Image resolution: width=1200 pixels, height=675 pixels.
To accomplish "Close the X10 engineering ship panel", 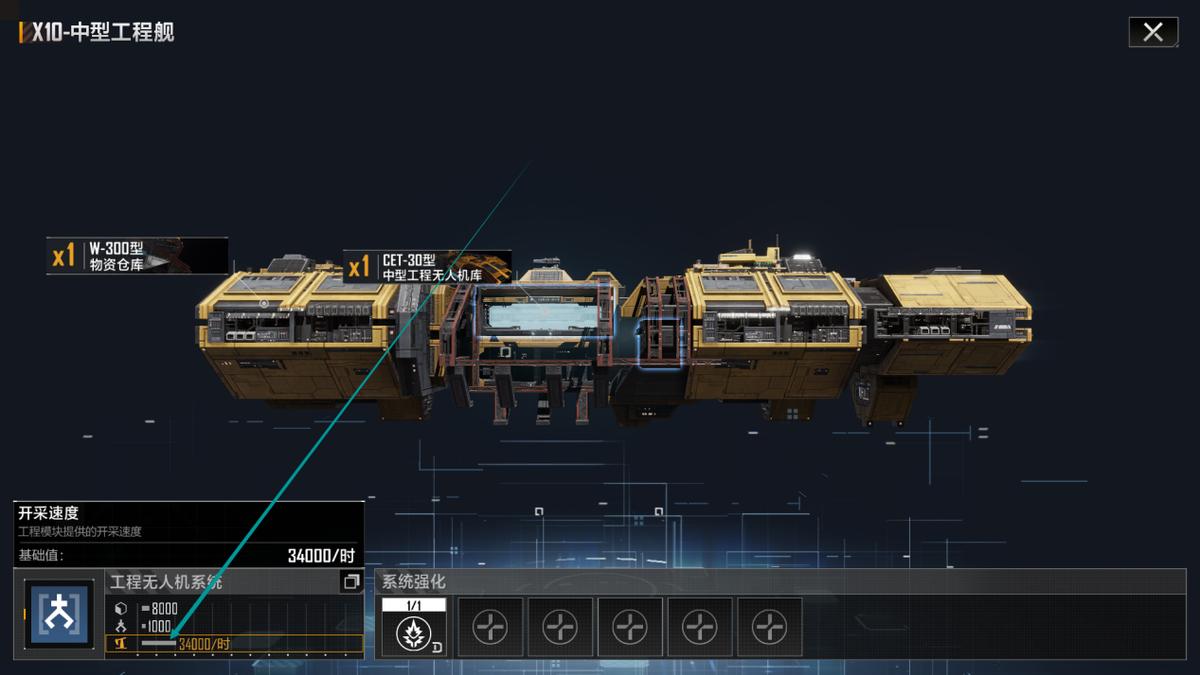I will [x=1153, y=32].
